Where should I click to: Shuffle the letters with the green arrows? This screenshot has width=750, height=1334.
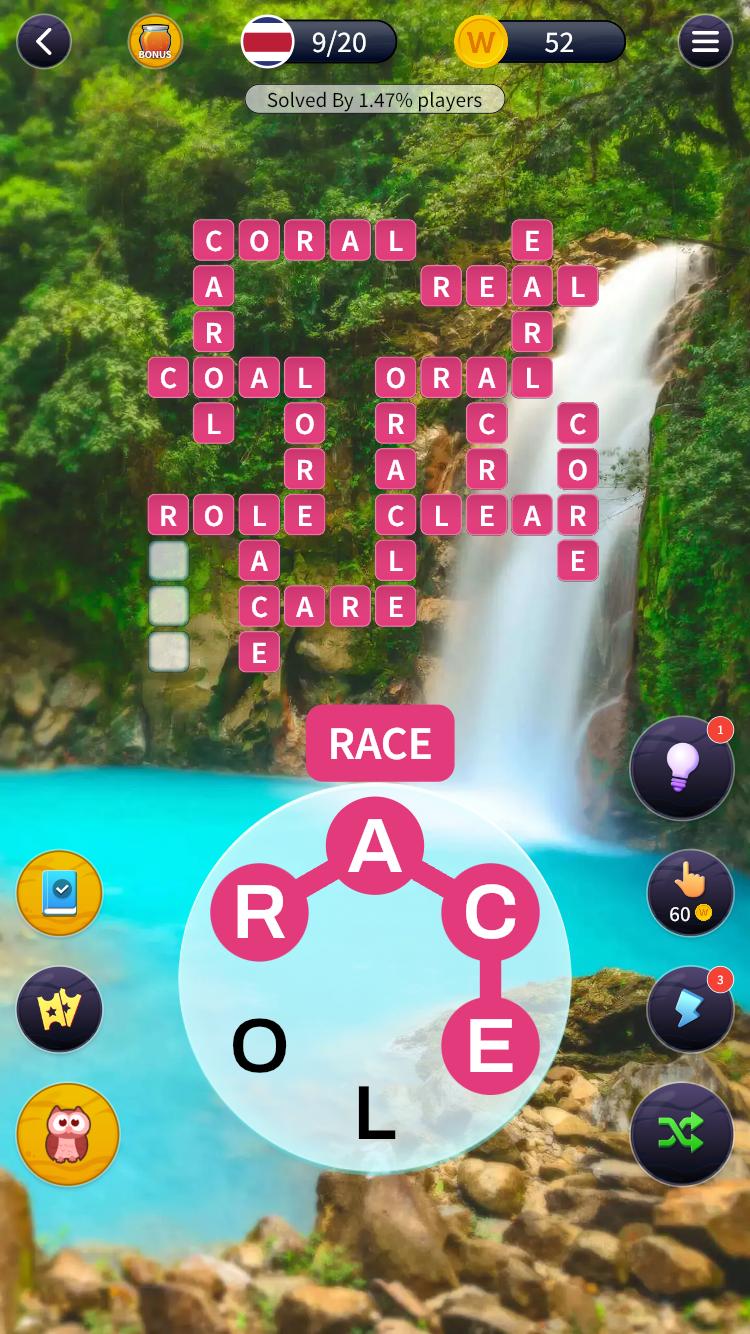[682, 1133]
